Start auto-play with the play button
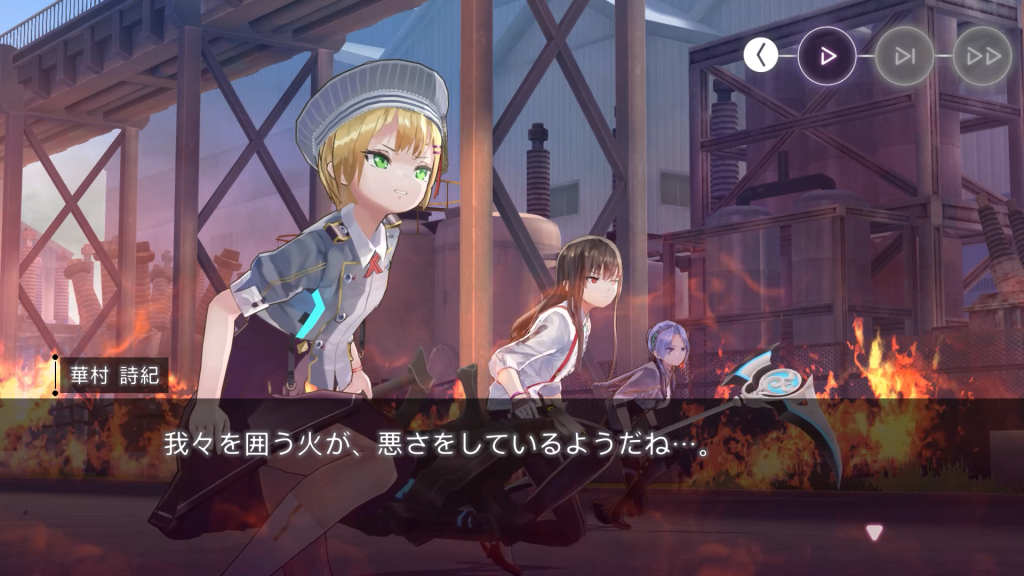1024x576 pixels. pyautogui.click(x=827, y=55)
